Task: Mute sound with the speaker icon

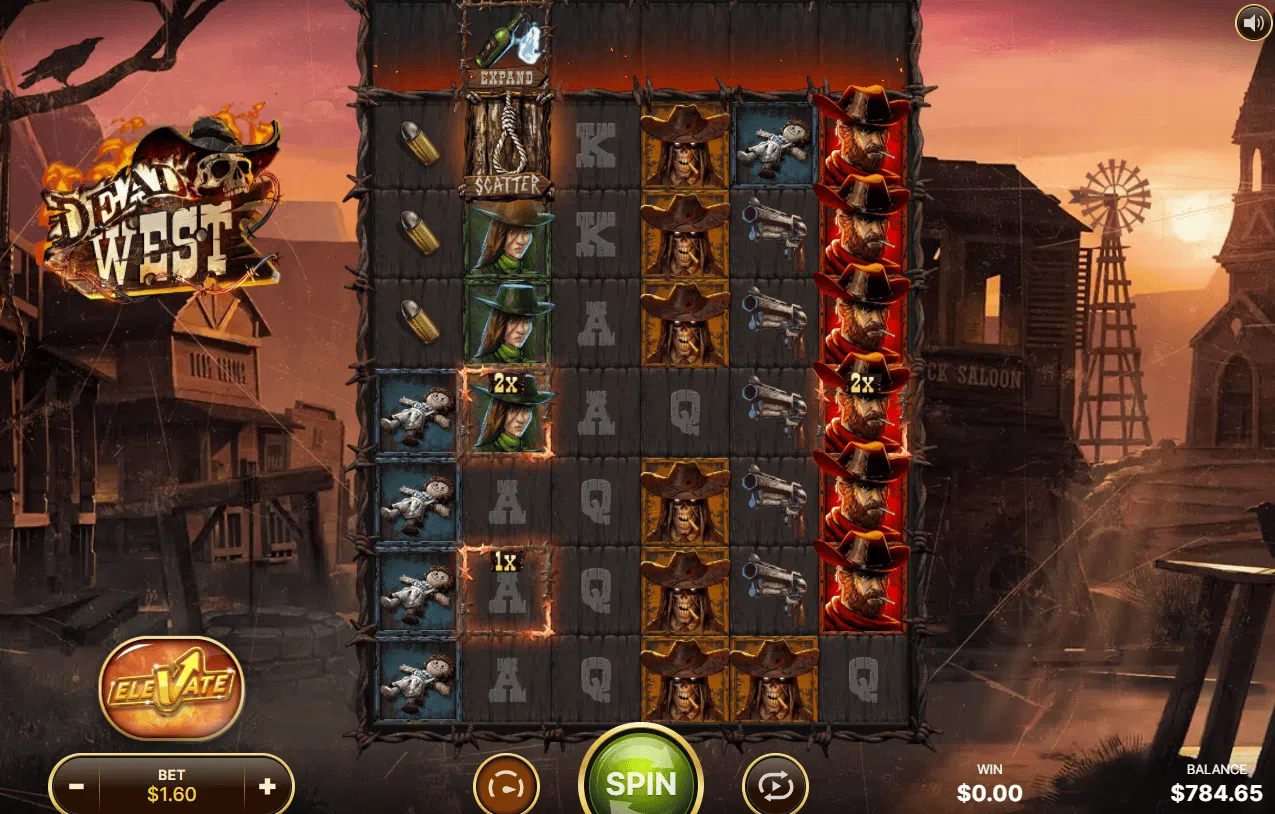Action: click(1253, 22)
